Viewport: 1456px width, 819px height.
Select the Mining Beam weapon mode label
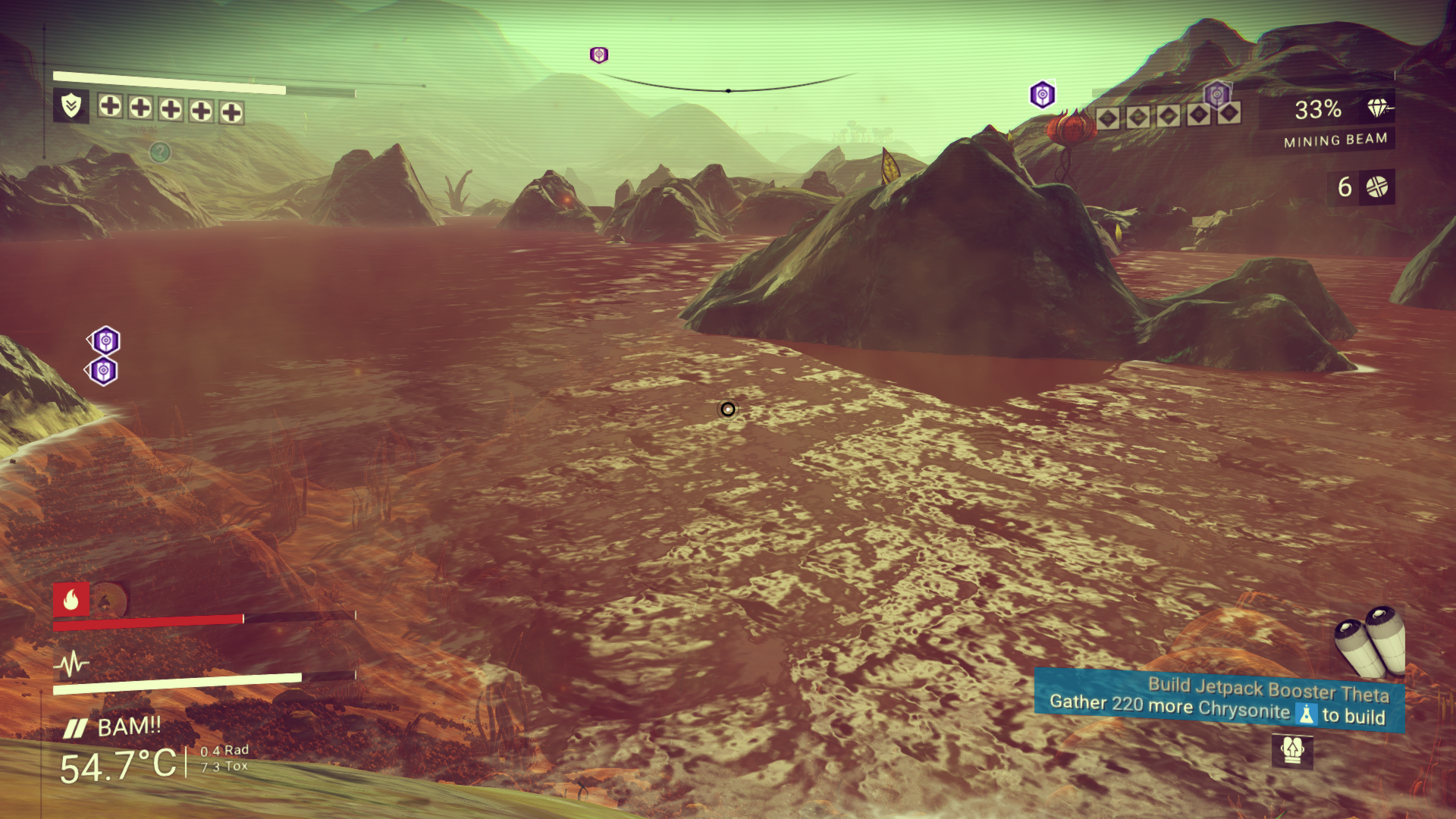1335,140
